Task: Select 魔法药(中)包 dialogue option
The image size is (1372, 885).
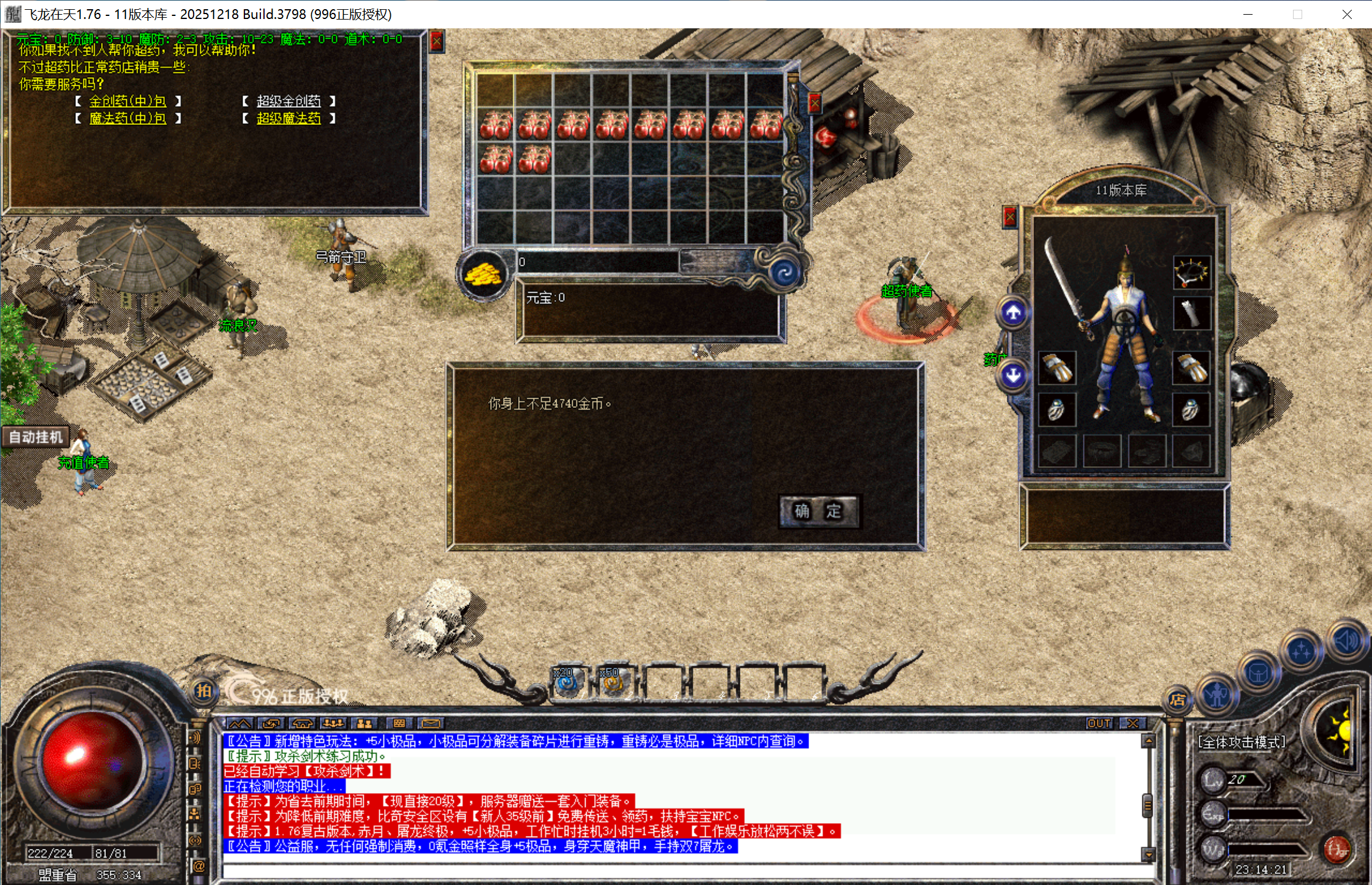Action: coord(127,118)
